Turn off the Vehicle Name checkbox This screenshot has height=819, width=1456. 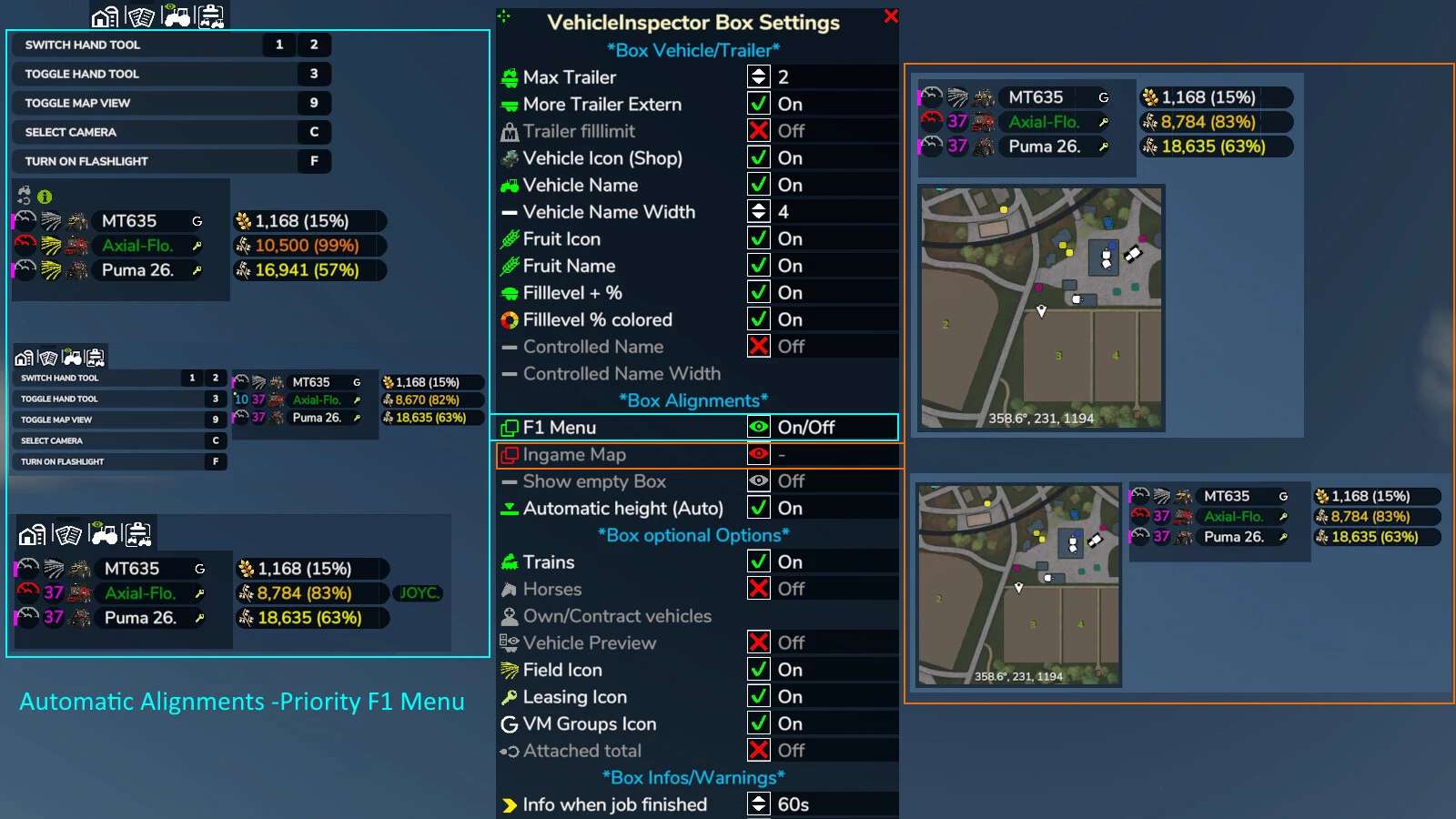pos(759,185)
